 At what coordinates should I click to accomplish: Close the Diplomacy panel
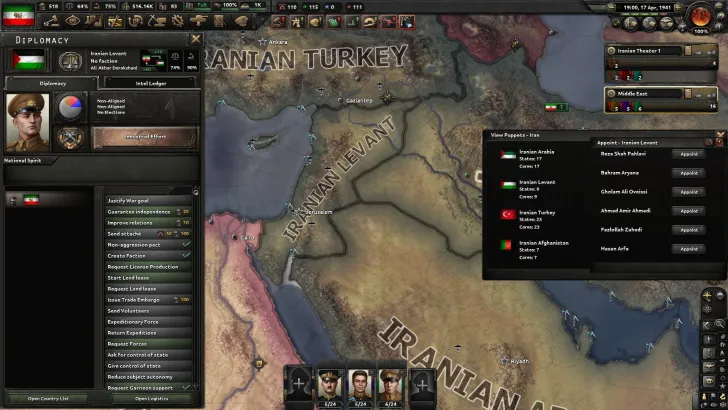point(196,39)
